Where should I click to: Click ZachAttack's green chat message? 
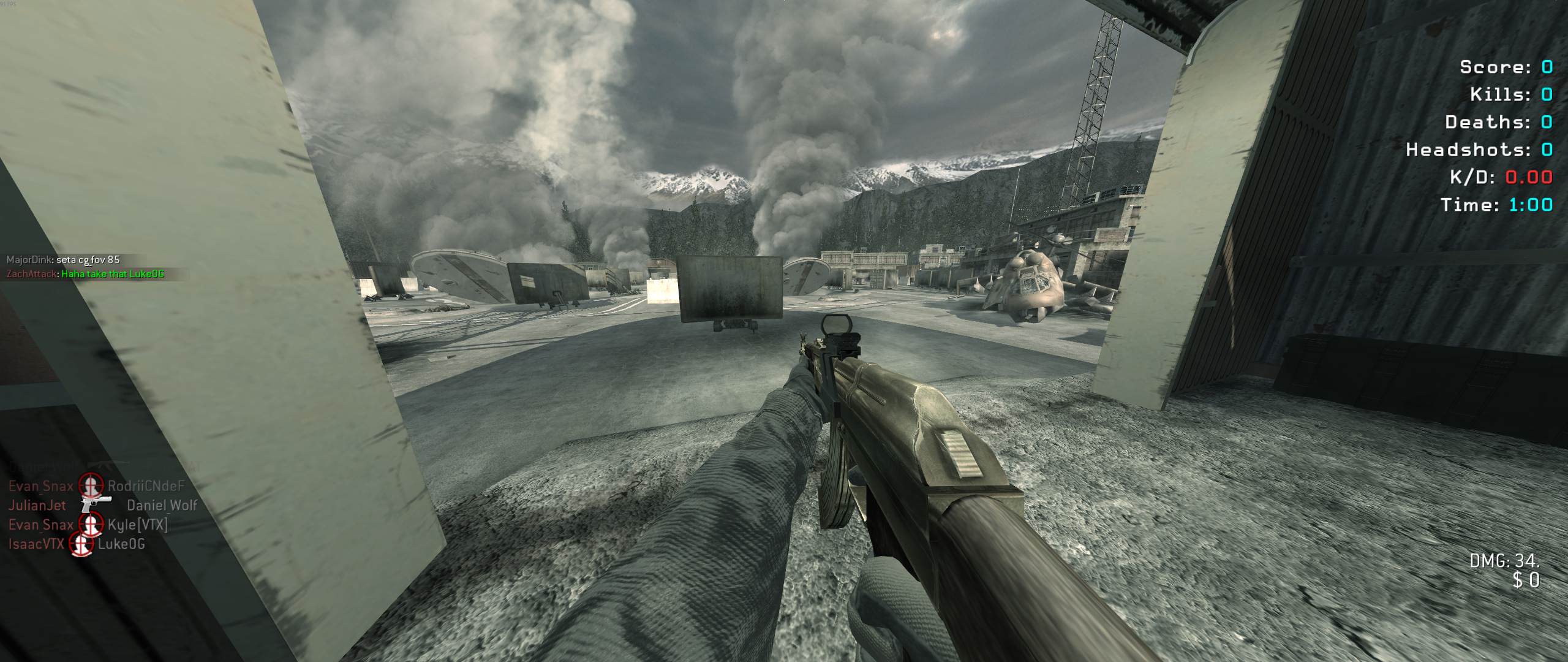(113, 274)
